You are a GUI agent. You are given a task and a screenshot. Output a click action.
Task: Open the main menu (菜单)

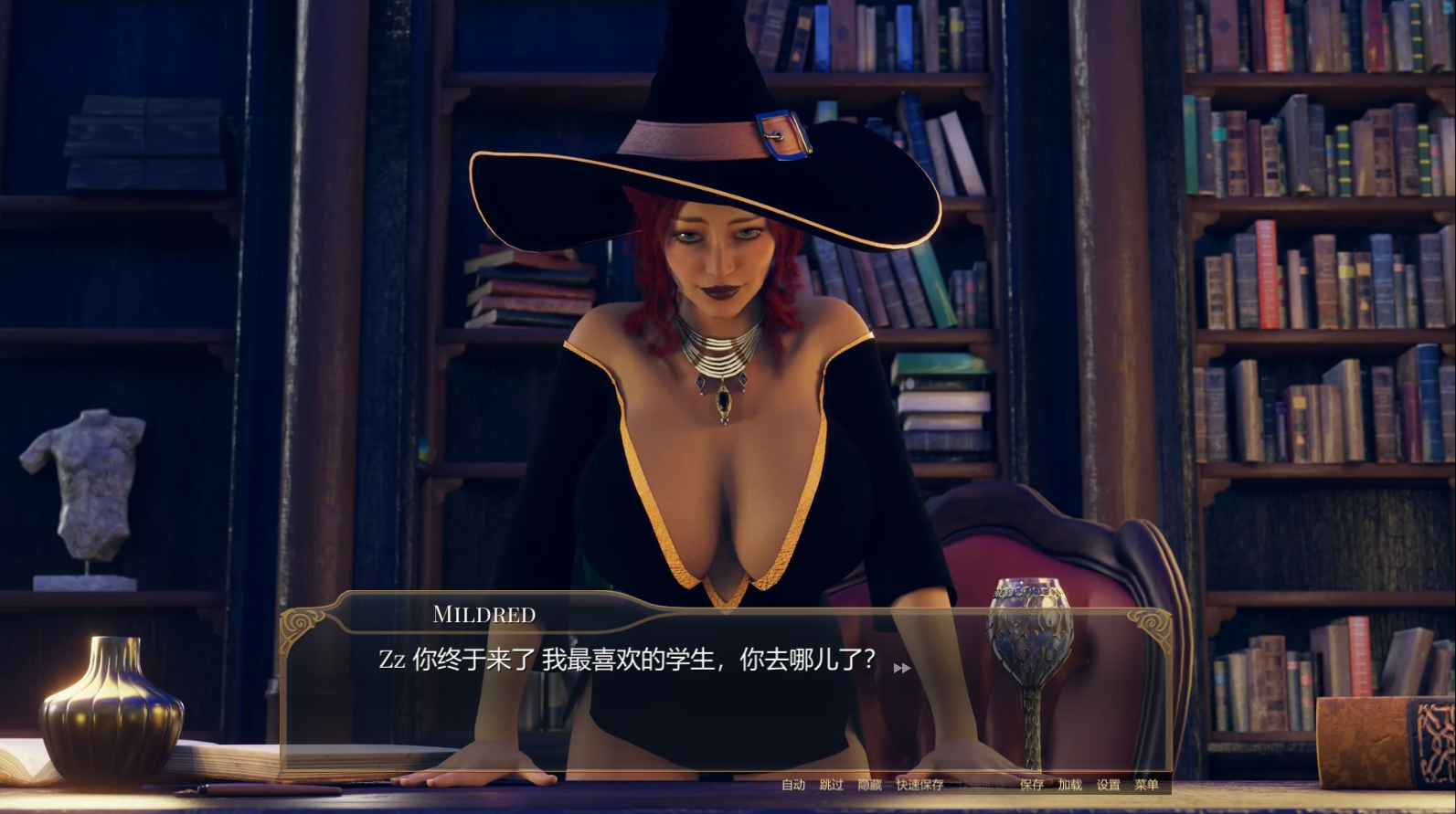coord(1146,785)
